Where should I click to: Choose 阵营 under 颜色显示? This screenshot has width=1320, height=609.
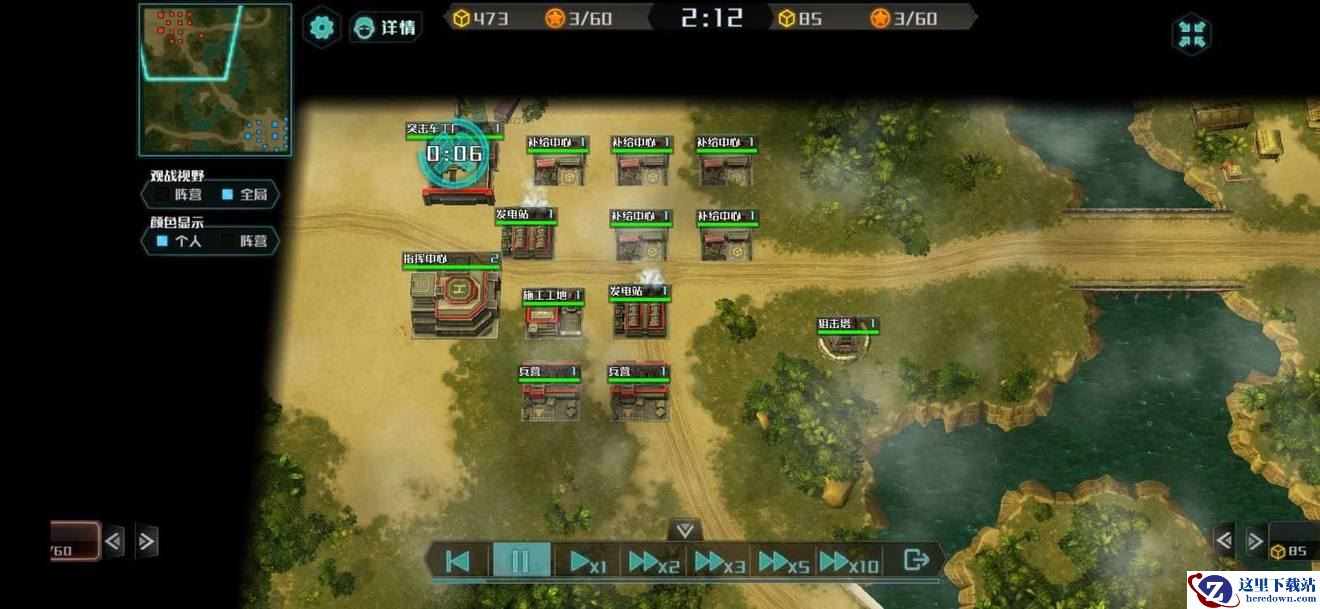(x=245, y=241)
